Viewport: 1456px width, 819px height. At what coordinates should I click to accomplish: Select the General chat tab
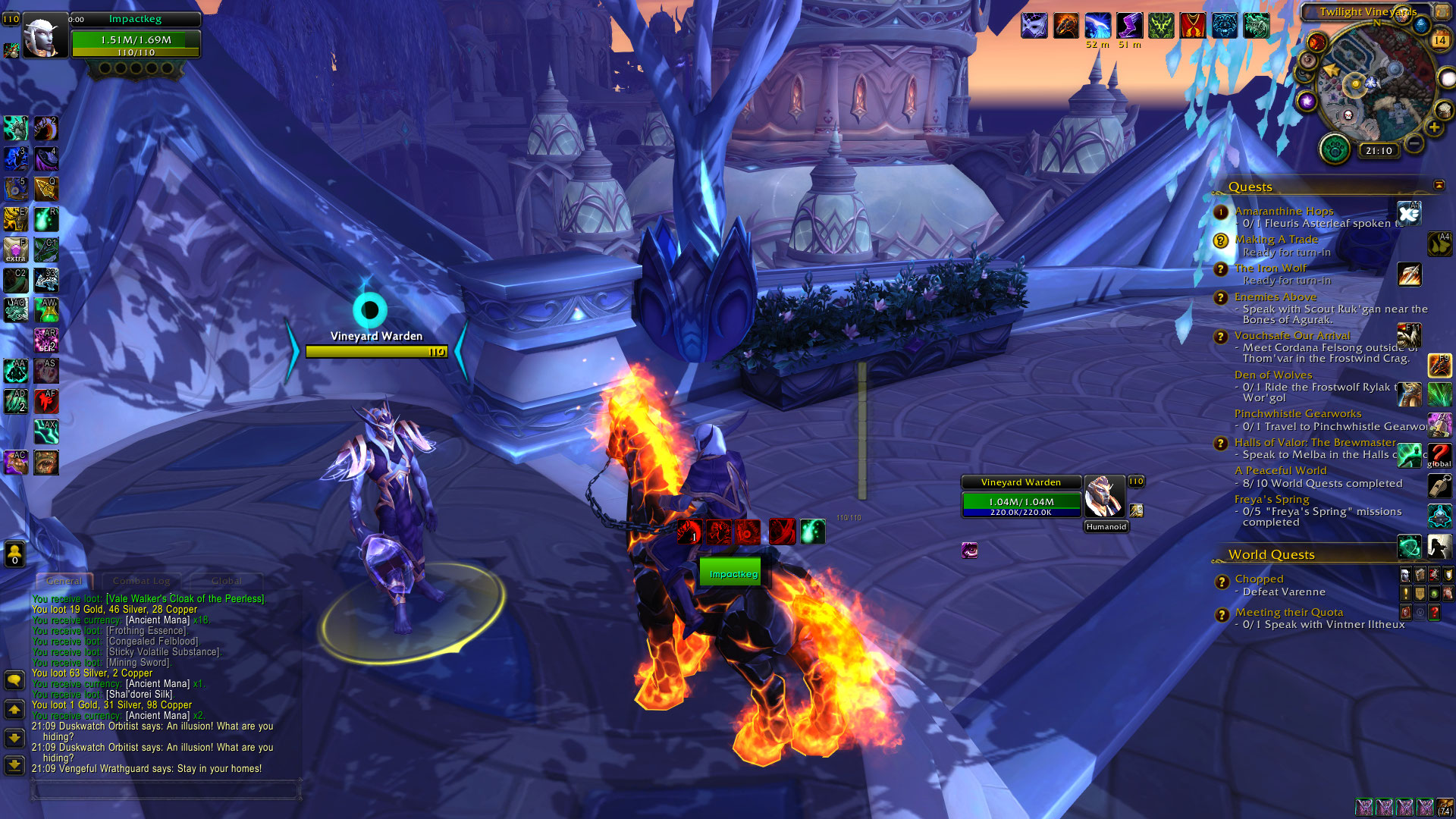point(64,581)
